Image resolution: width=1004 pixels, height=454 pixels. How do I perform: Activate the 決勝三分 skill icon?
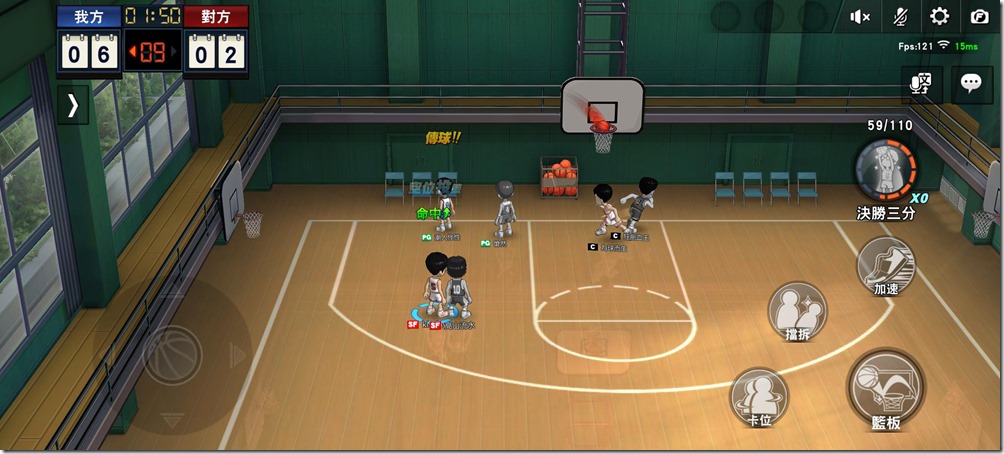point(884,168)
